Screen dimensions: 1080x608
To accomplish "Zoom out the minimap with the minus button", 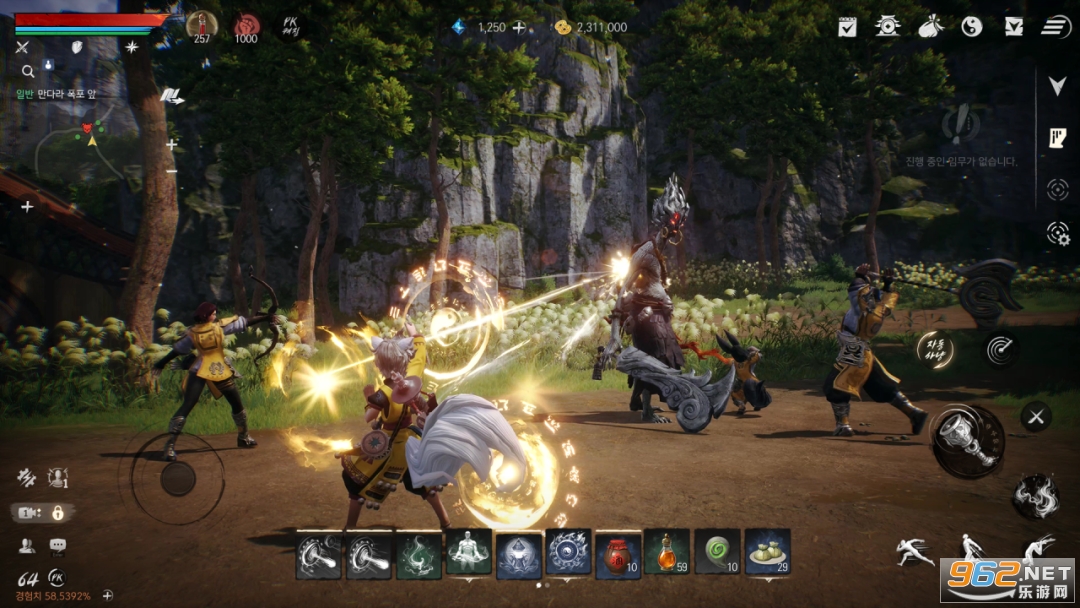I will pos(171,170).
